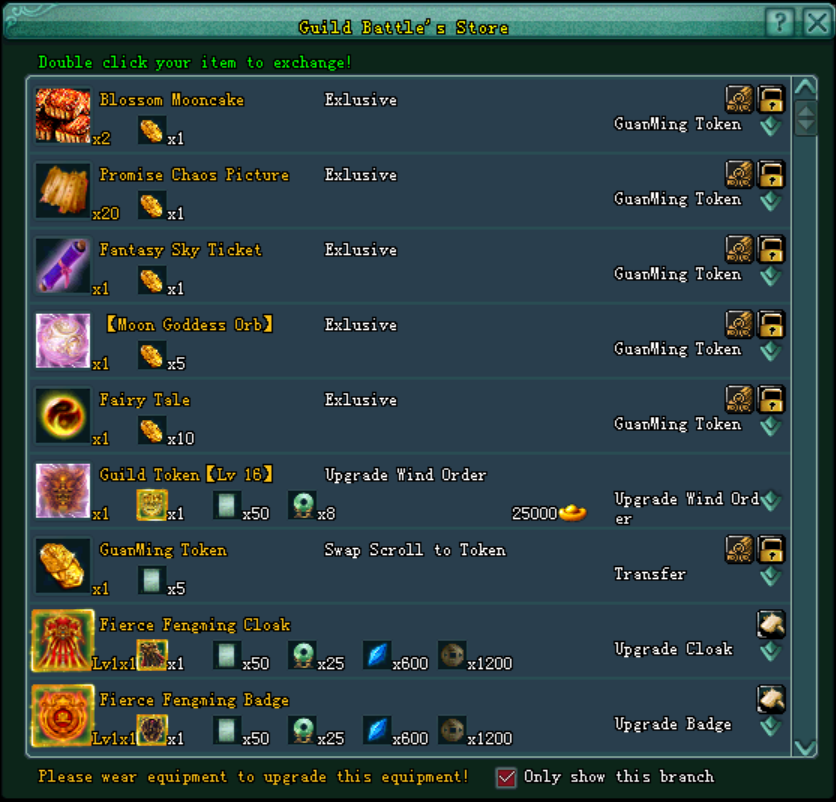Expand the Upgrade Wind Order row arrow
836x802 pixels.
770,500
